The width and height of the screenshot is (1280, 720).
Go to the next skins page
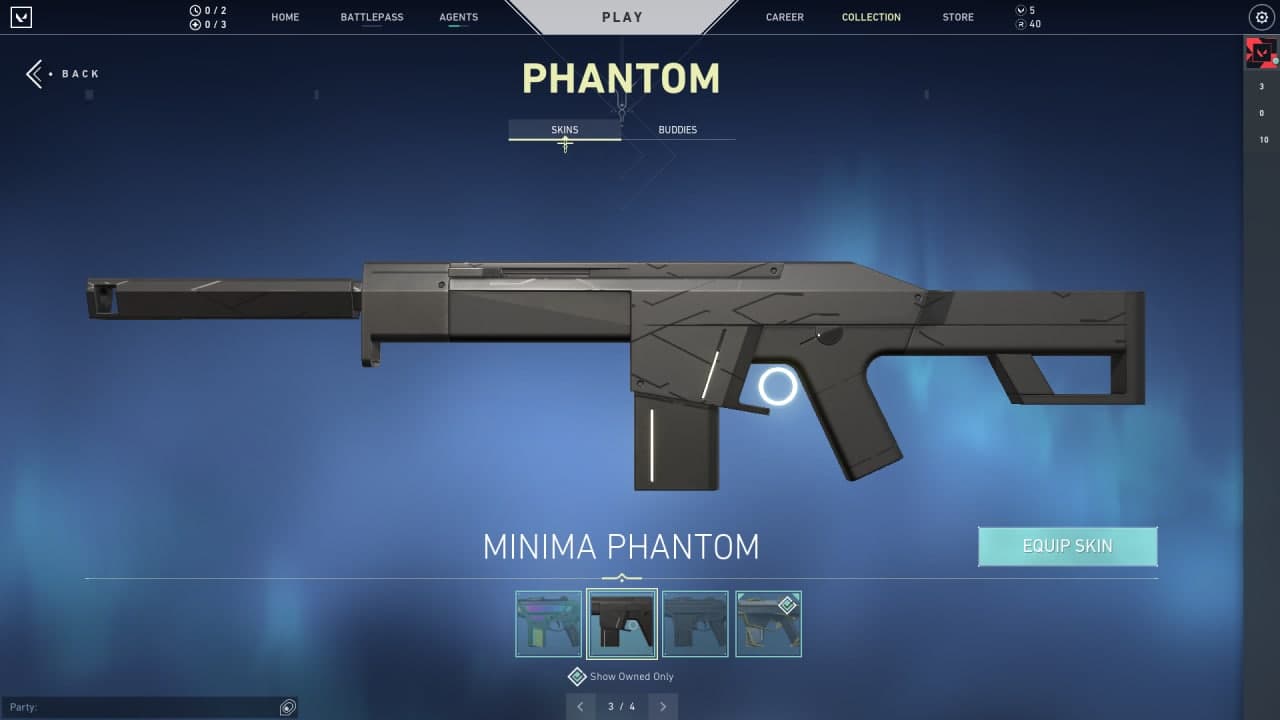(662, 707)
